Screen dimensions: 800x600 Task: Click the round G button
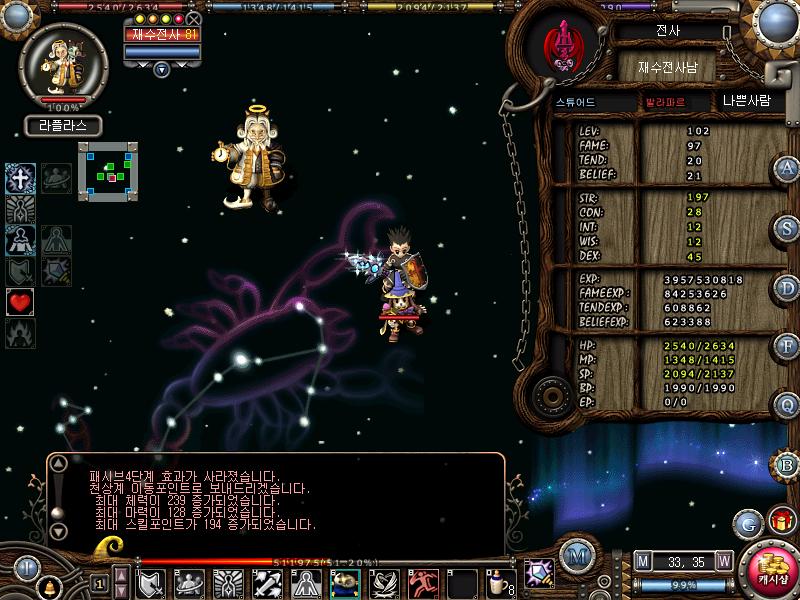tap(747, 523)
